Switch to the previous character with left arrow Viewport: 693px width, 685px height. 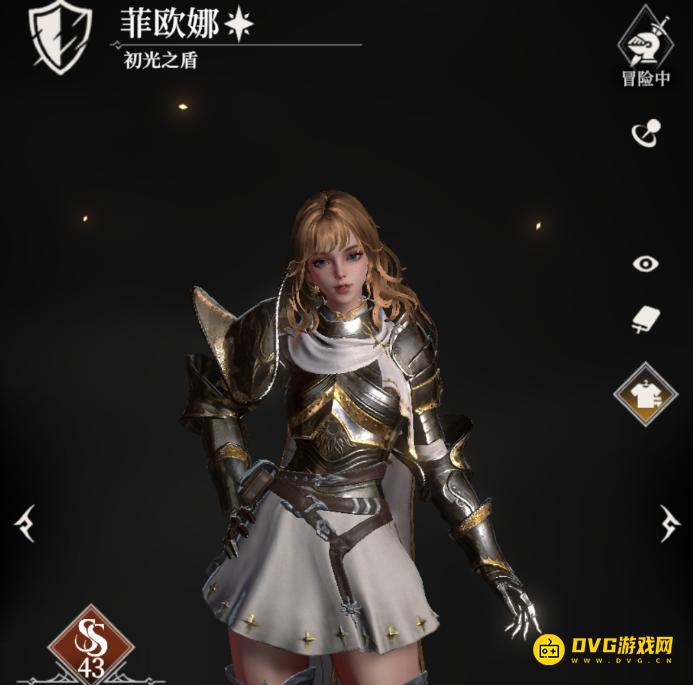coord(24,522)
